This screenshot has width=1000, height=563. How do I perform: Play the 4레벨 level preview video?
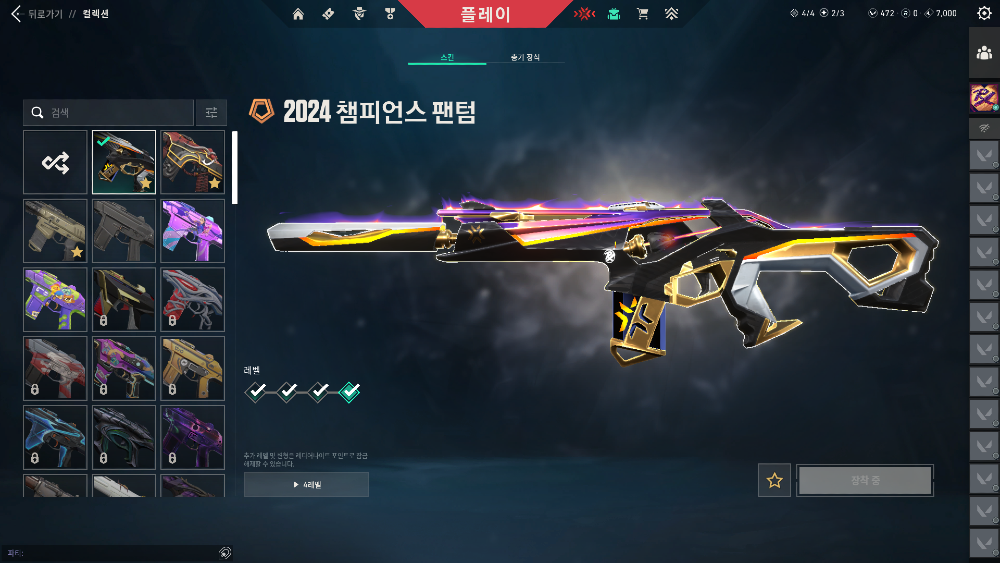tap(306, 485)
